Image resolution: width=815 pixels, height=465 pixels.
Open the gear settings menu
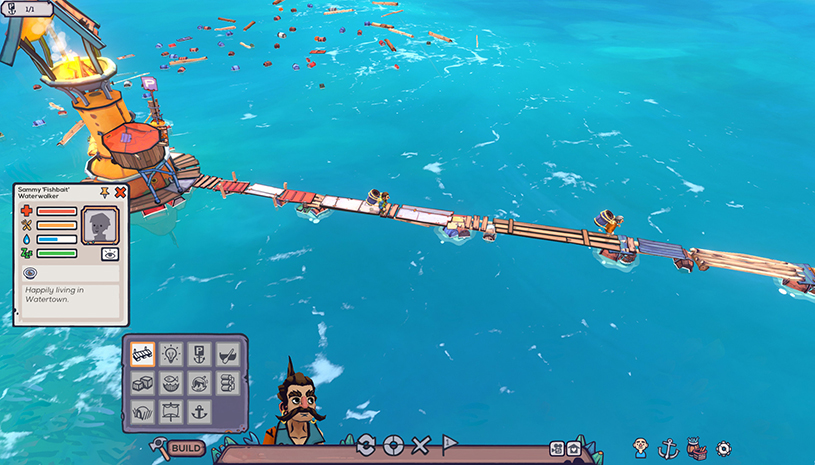click(x=723, y=449)
